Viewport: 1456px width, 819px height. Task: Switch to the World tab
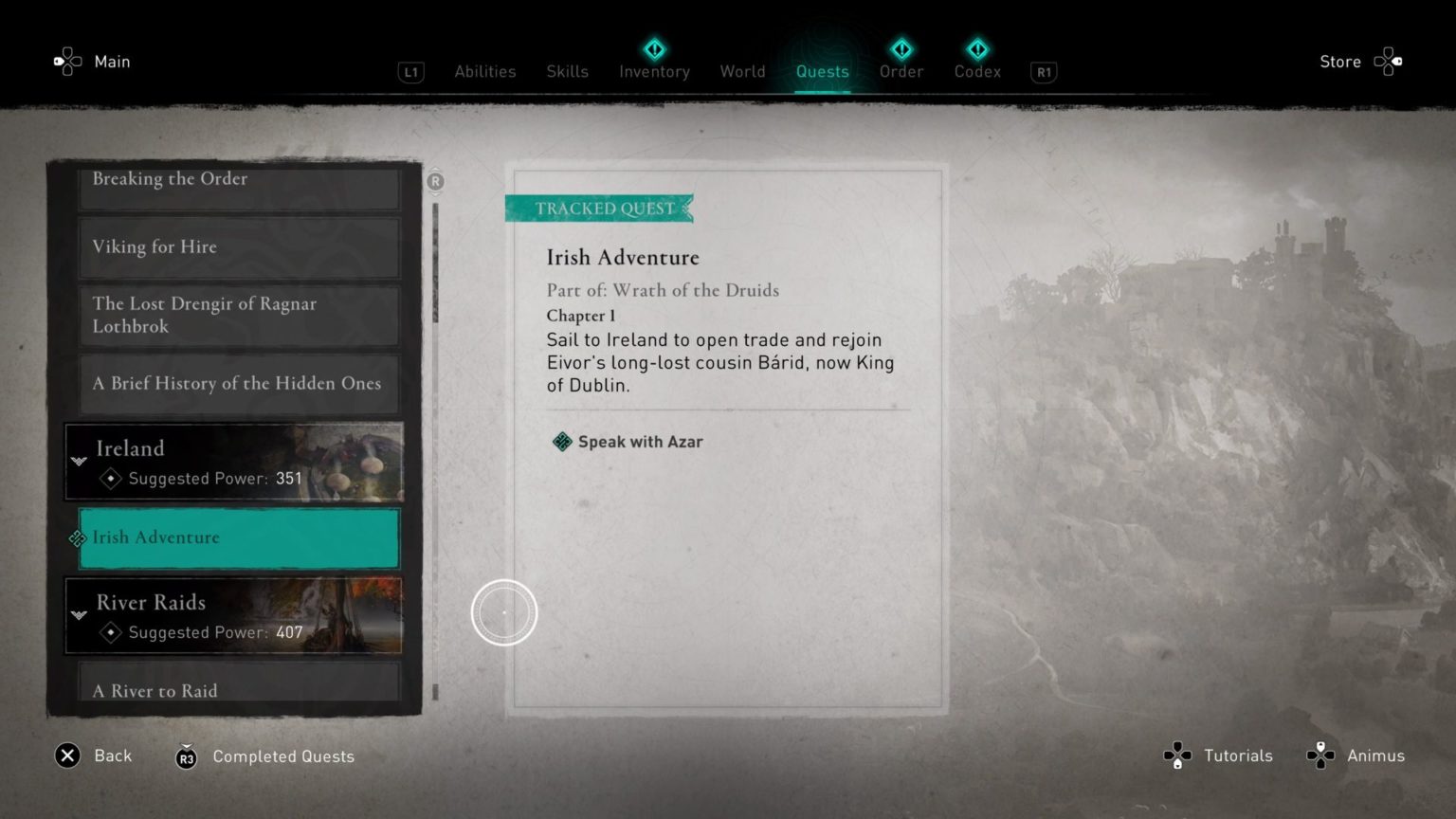742,71
